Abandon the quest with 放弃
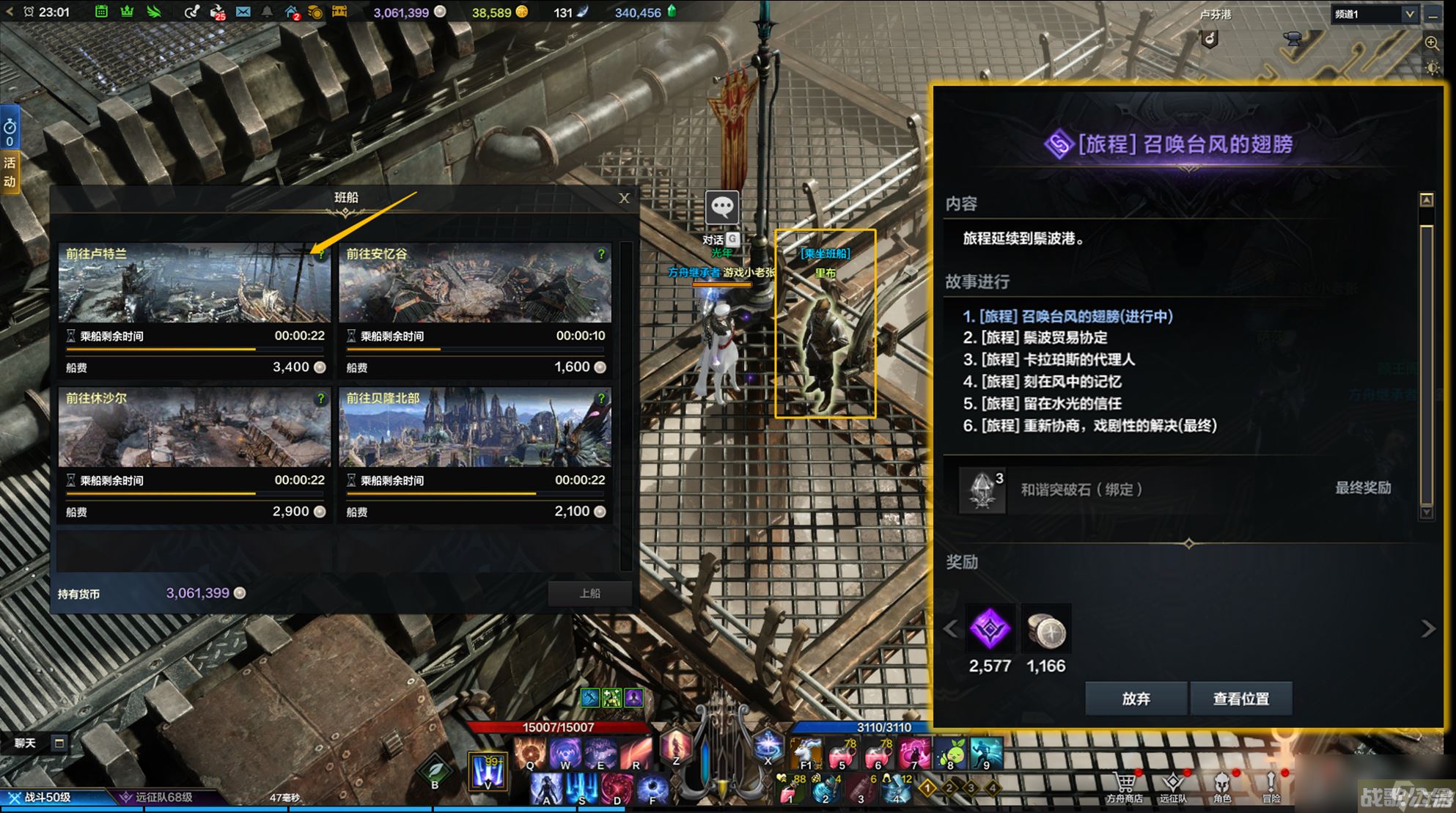The image size is (1456, 813). (x=1136, y=699)
